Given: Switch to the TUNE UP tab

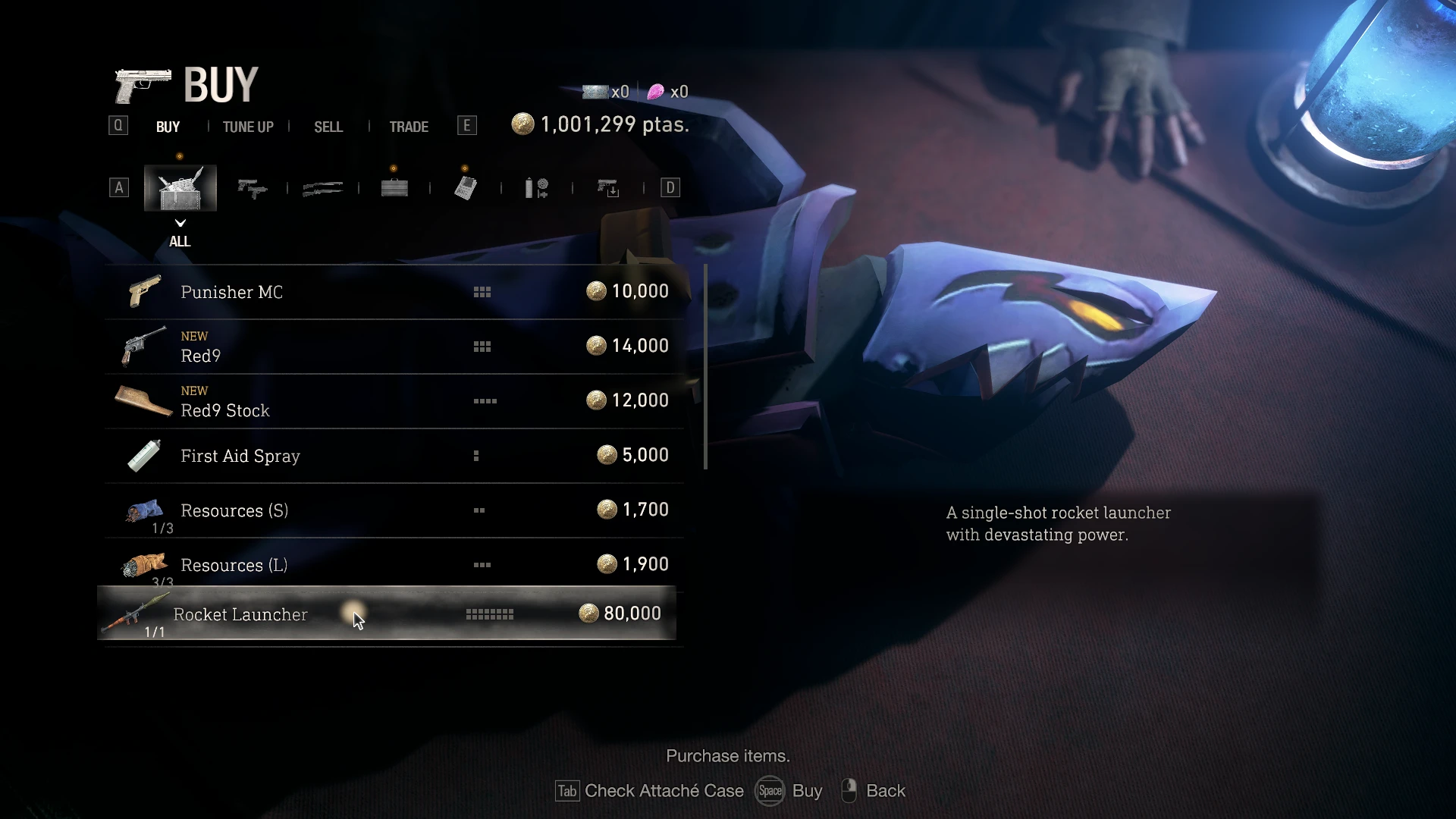Looking at the screenshot, I should [x=248, y=127].
